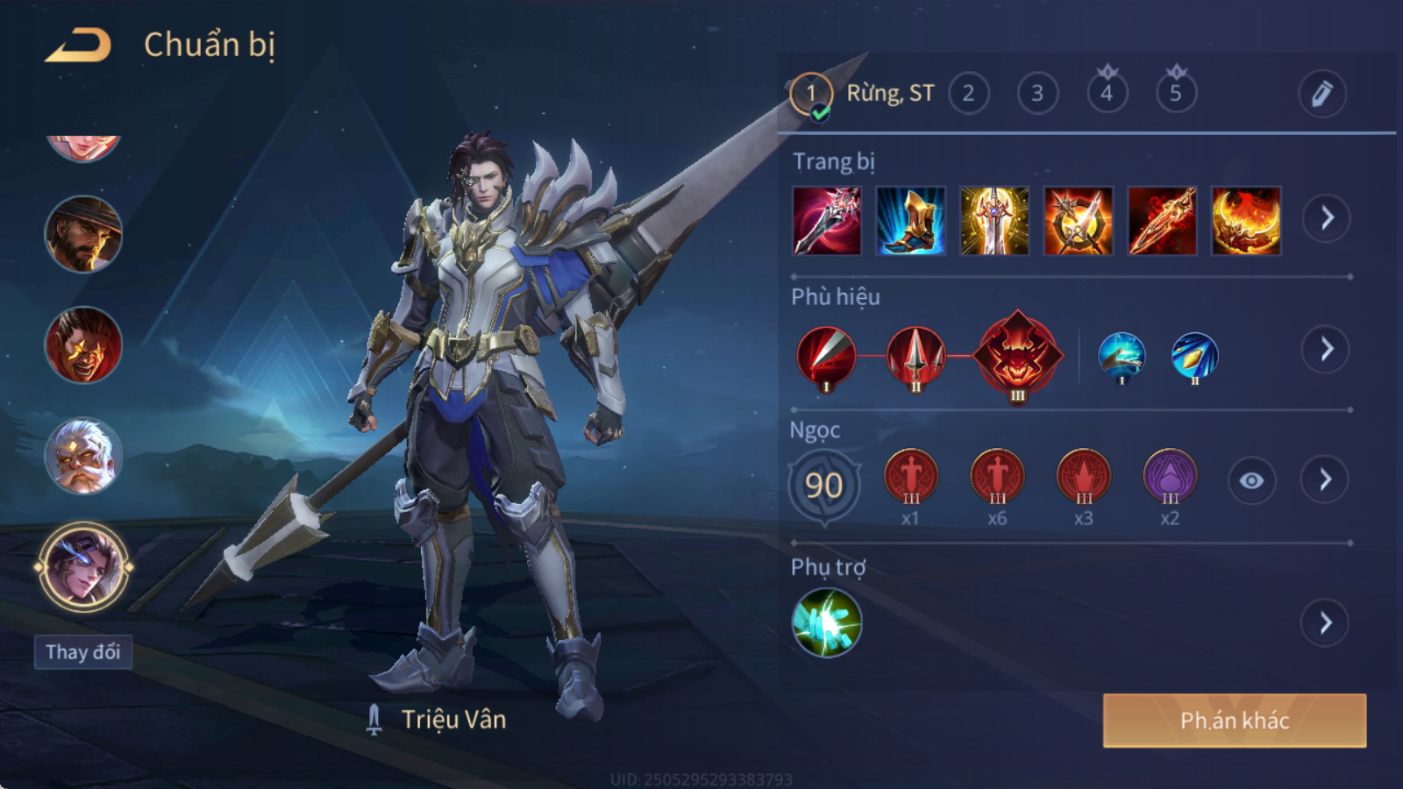Click the orange Phần khác button

coord(1234,721)
